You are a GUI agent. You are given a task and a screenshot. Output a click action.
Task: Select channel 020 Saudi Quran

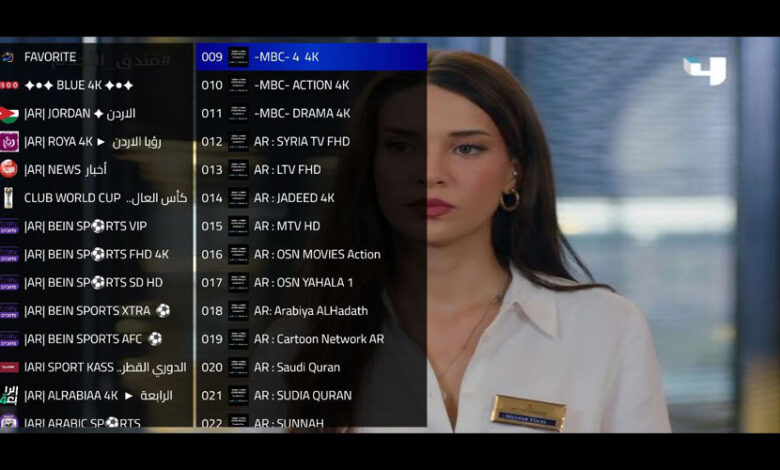pos(310,367)
